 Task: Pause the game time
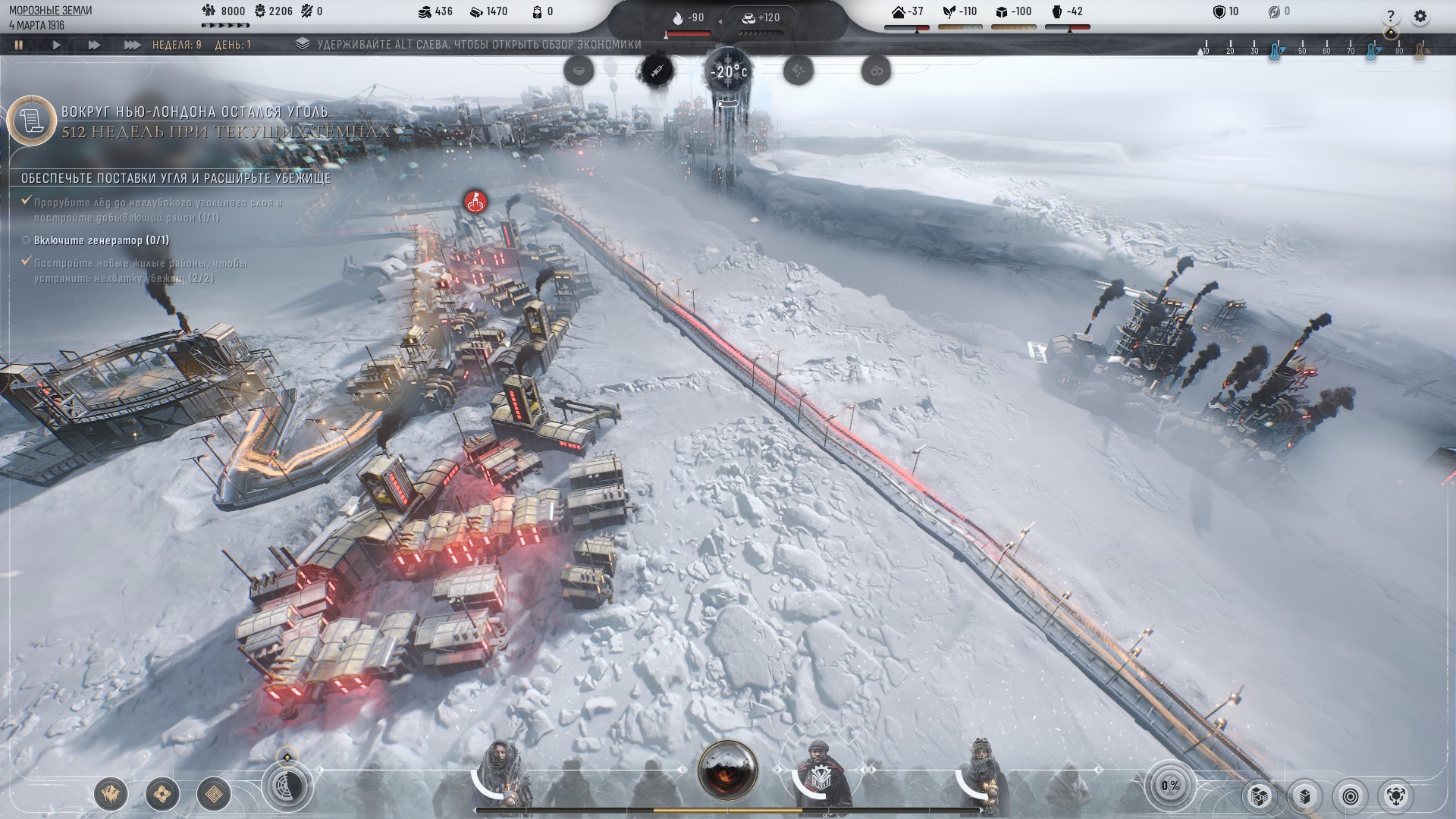pyautogui.click(x=18, y=45)
